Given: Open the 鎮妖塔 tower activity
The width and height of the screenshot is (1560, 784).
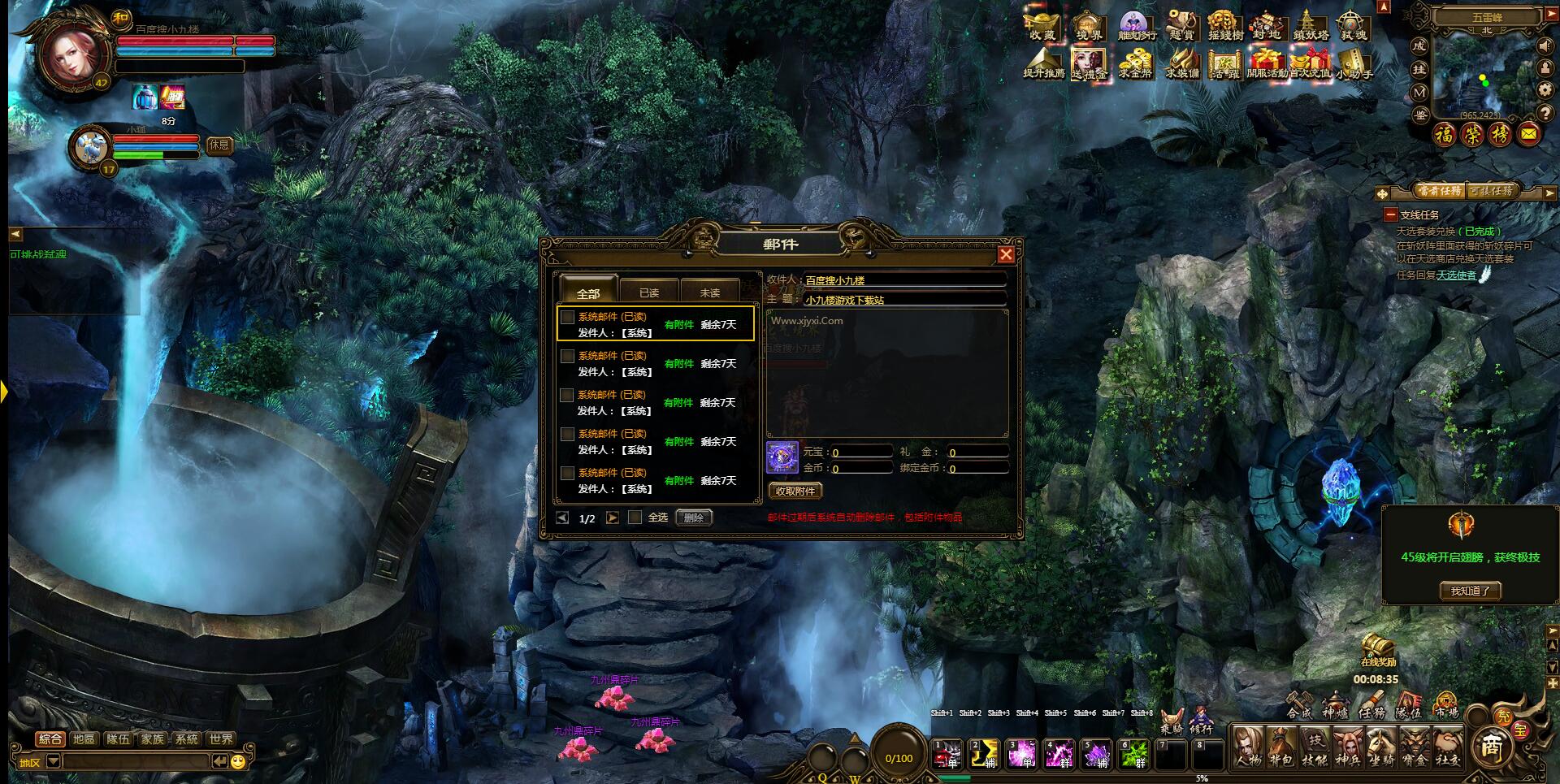Looking at the screenshot, I should pyautogui.click(x=1310, y=25).
